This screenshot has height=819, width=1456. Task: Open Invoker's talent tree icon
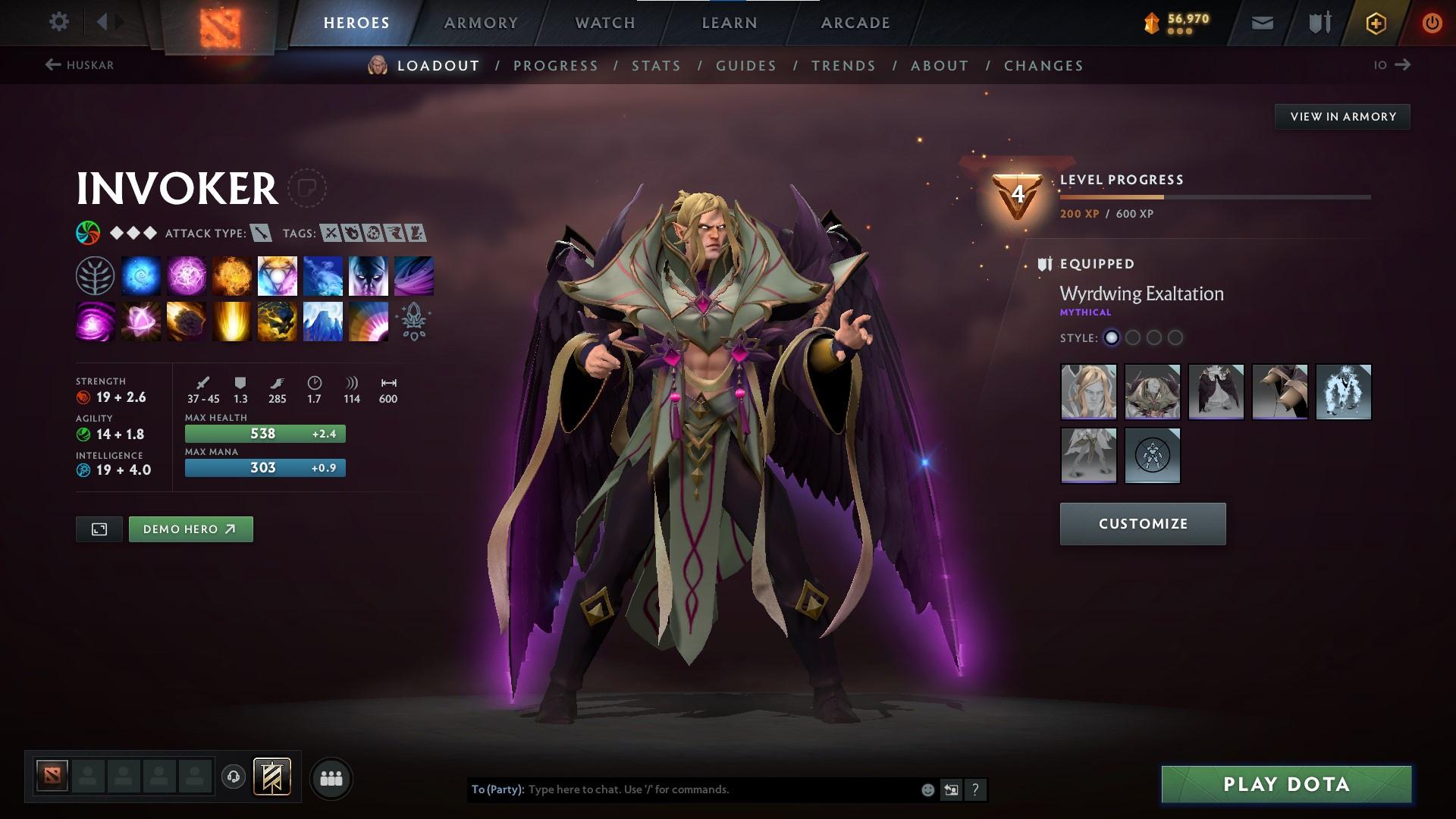click(x=95, y=275)
